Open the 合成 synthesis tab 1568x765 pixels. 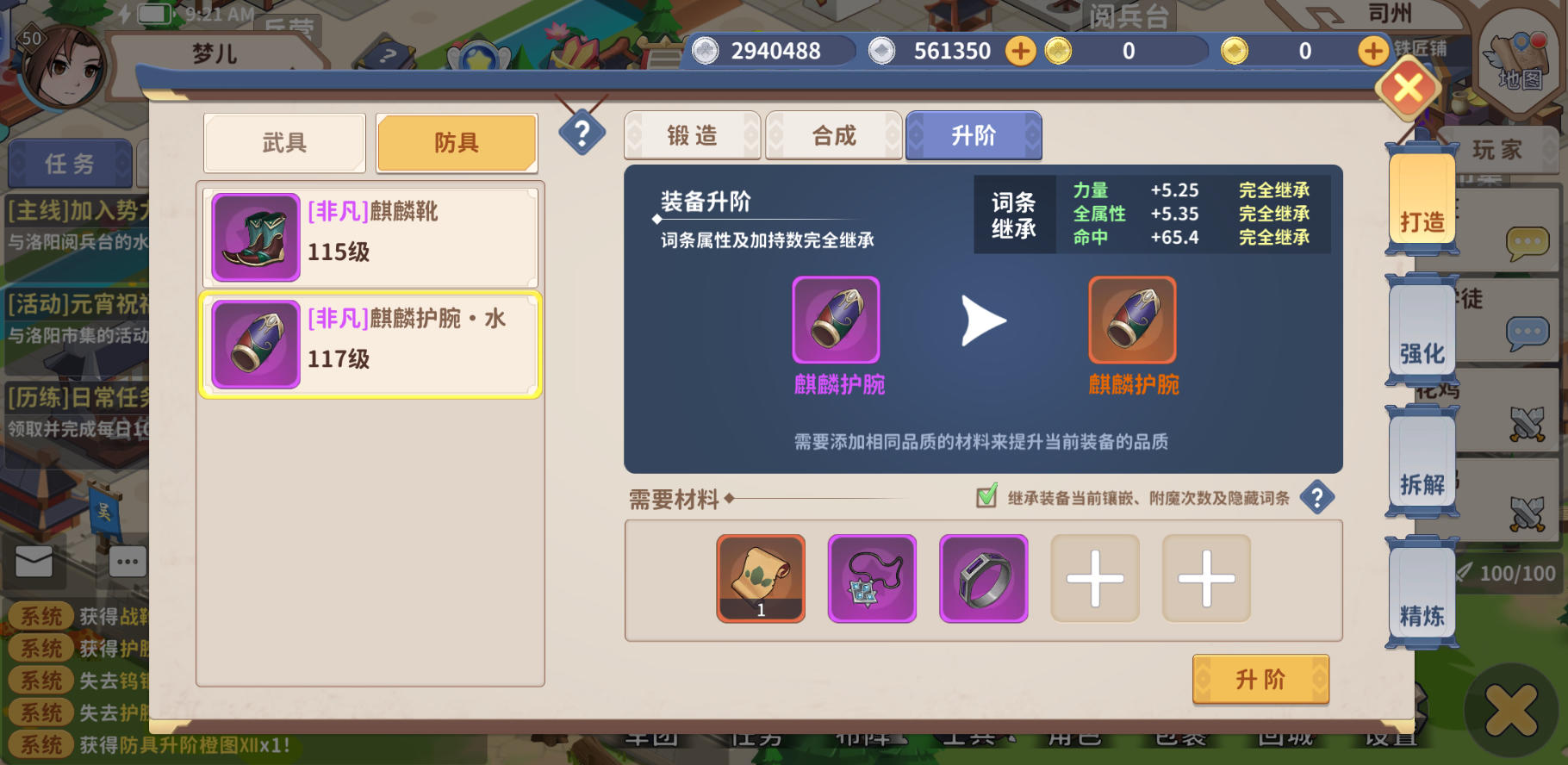[x=832, y=134]
